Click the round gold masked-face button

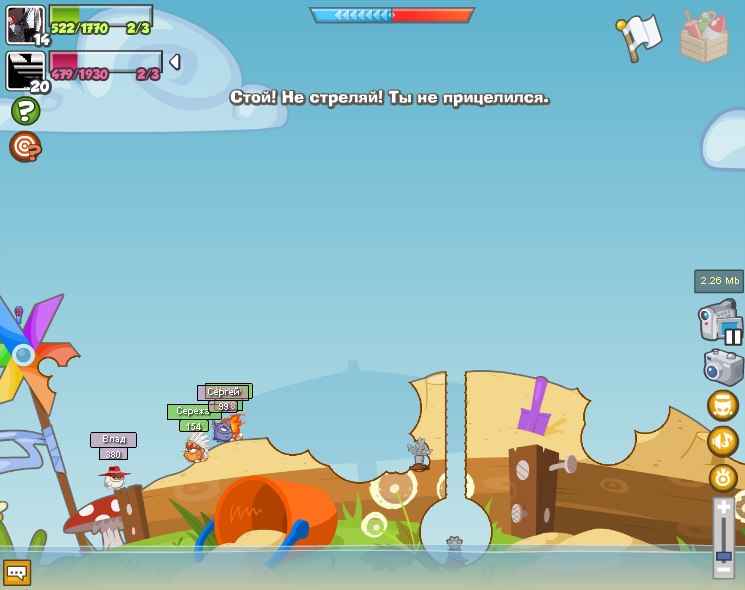click(722, 405)
